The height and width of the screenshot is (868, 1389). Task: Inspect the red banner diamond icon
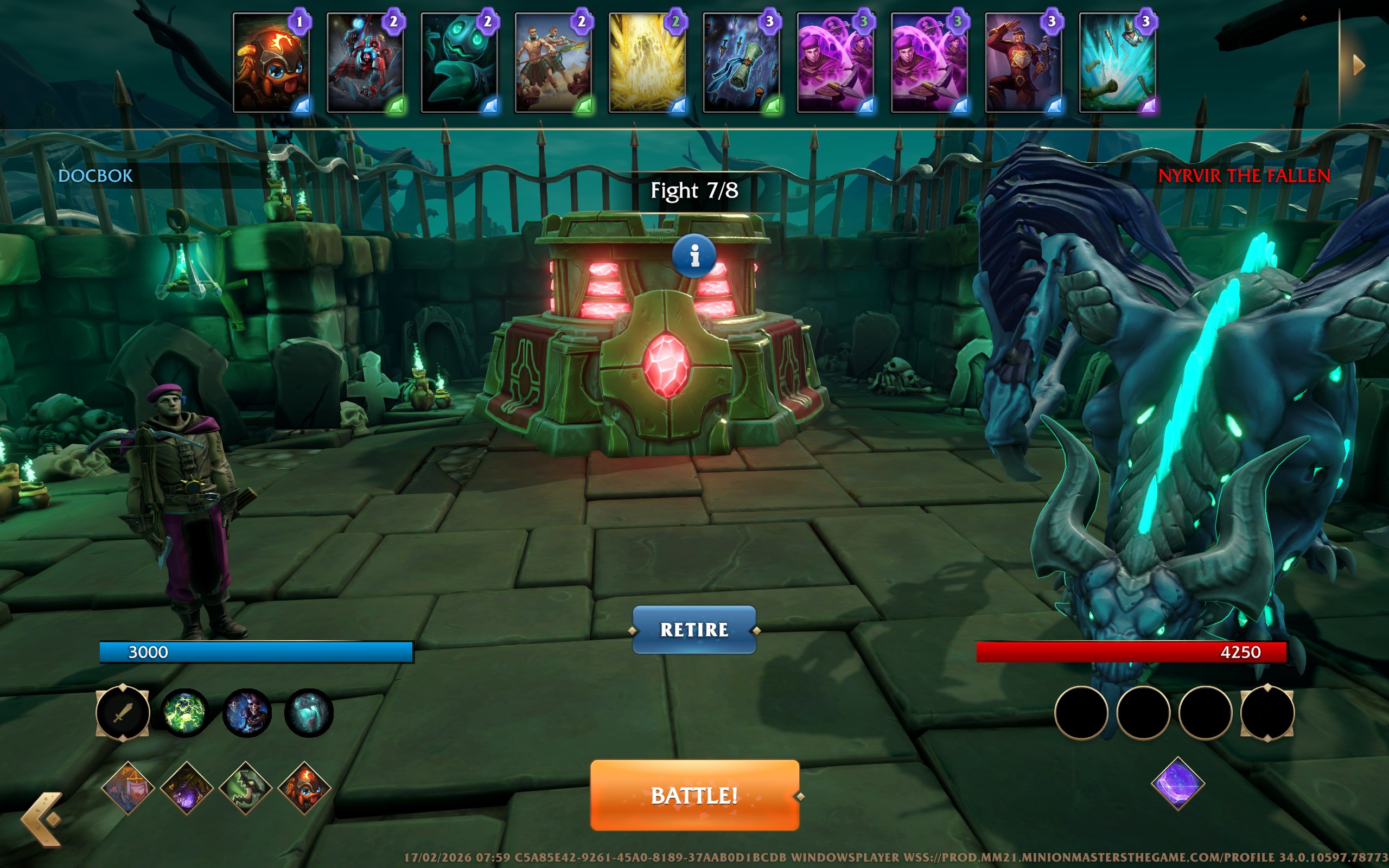point(128,787)
